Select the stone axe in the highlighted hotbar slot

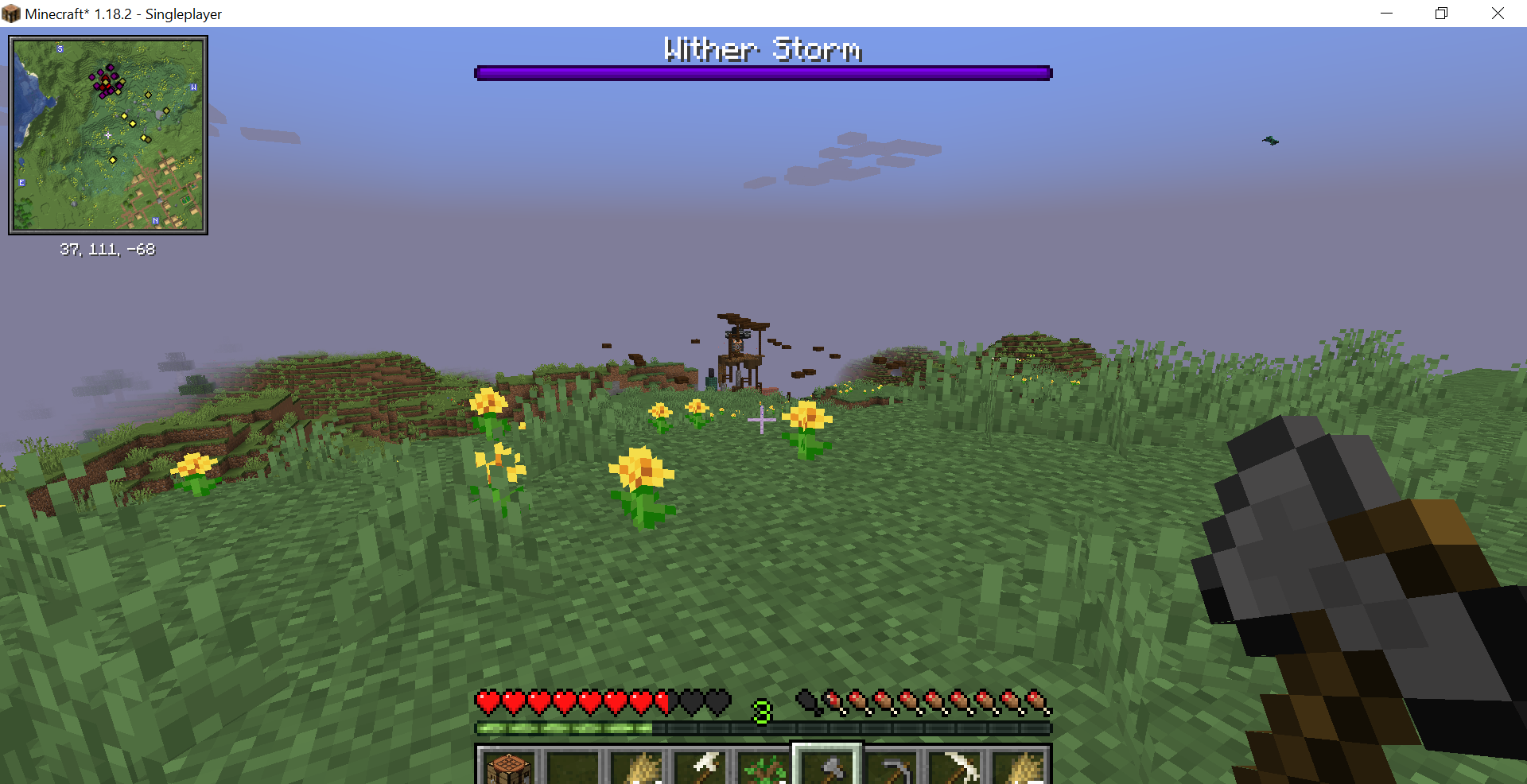[x=827, y=767]
